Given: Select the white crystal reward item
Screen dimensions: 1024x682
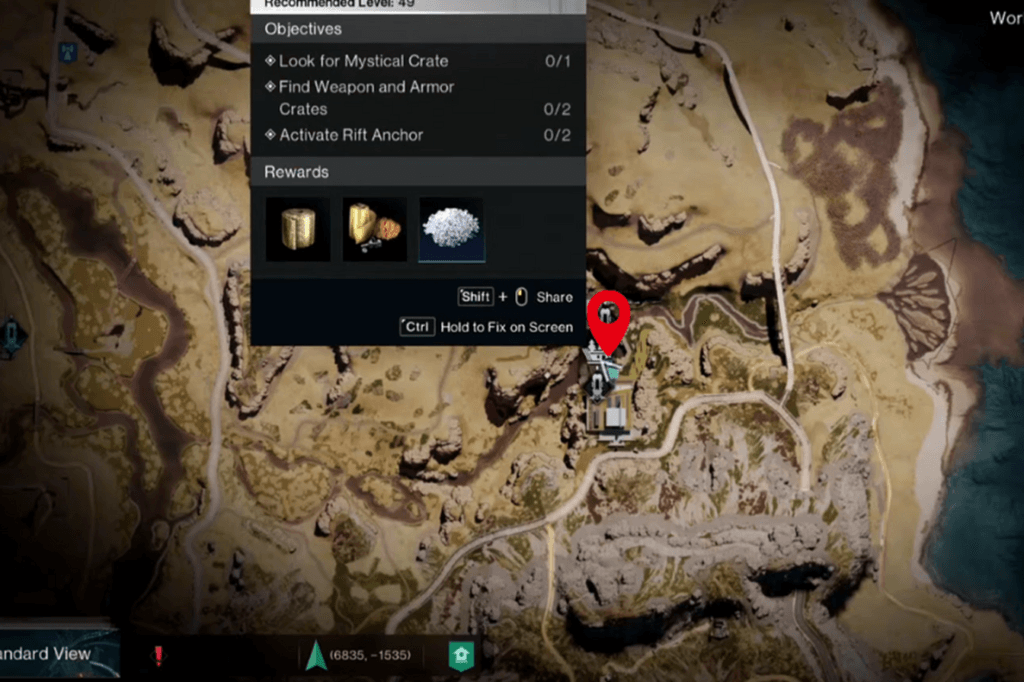Looking at the screenshot, I should pyautogui.click(x=451, y=229).
